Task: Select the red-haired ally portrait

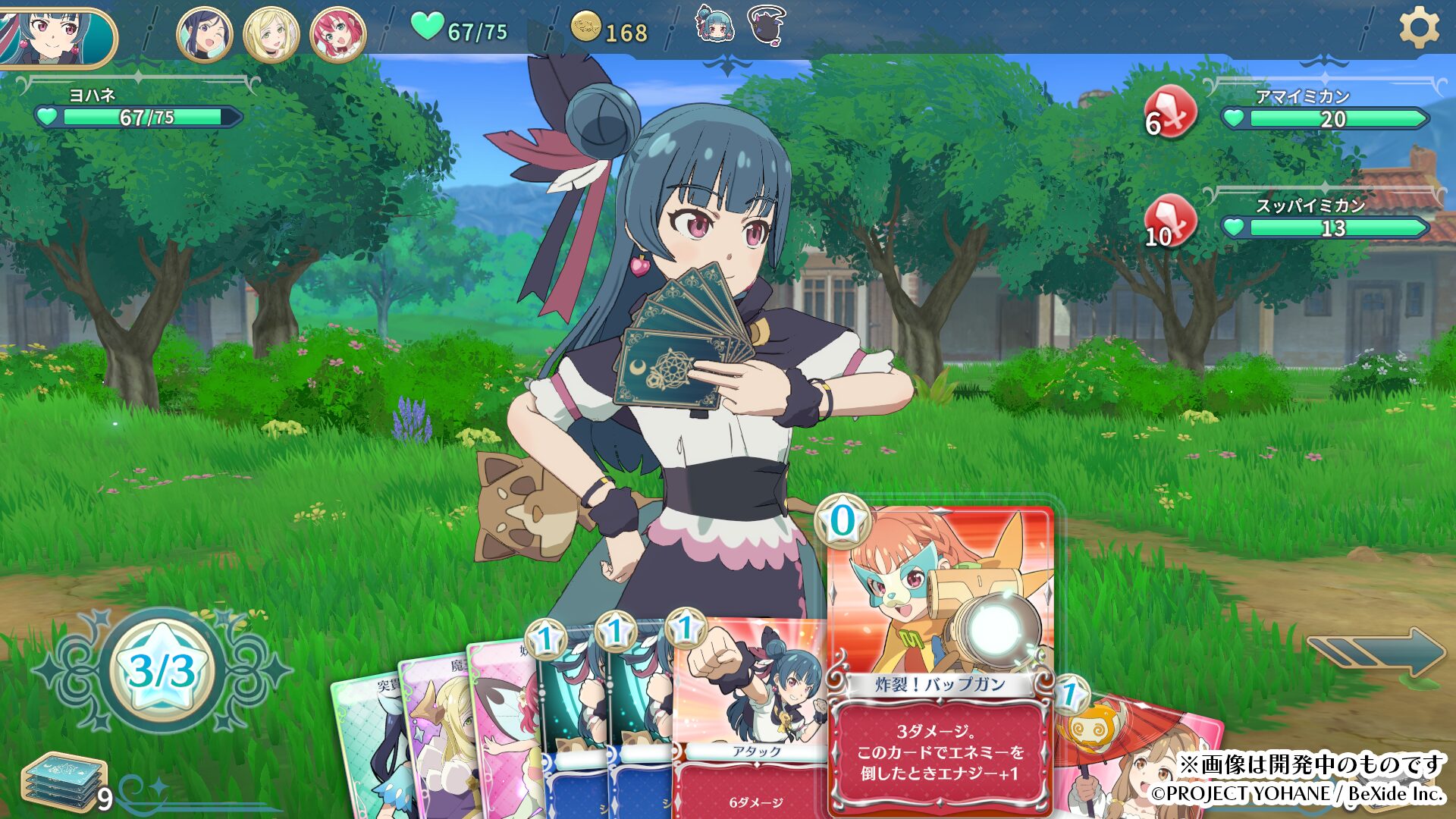Action: click(x=338, y=35)
